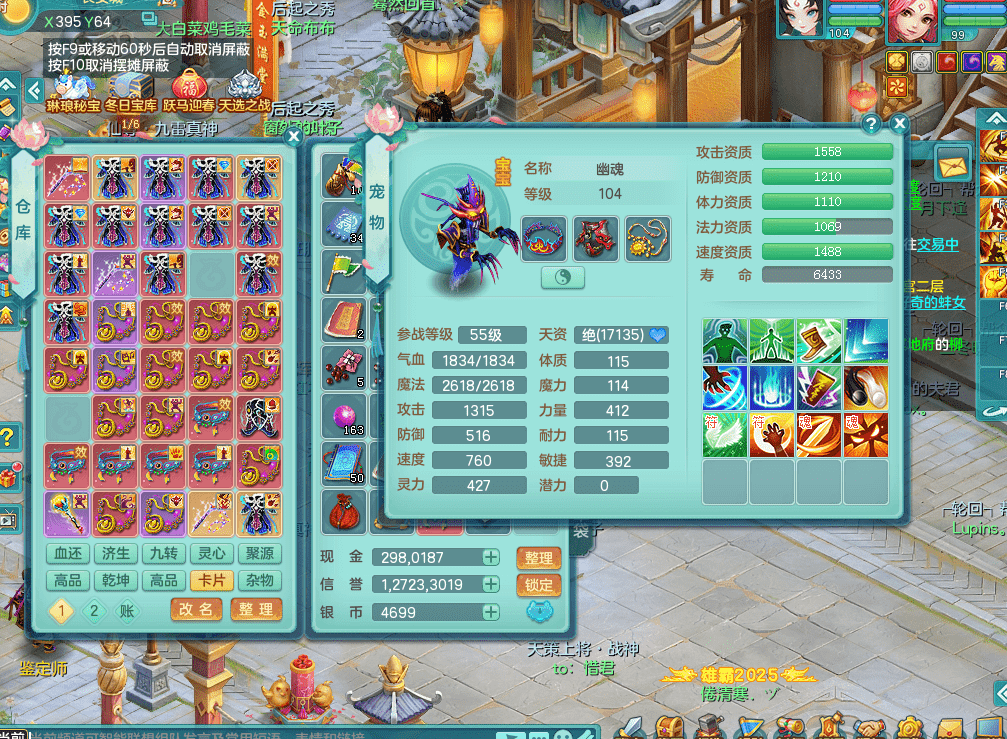Viewport: 1007px width, 739px height.
Task: Close the warehouse panel
Action: pos(293,138)
